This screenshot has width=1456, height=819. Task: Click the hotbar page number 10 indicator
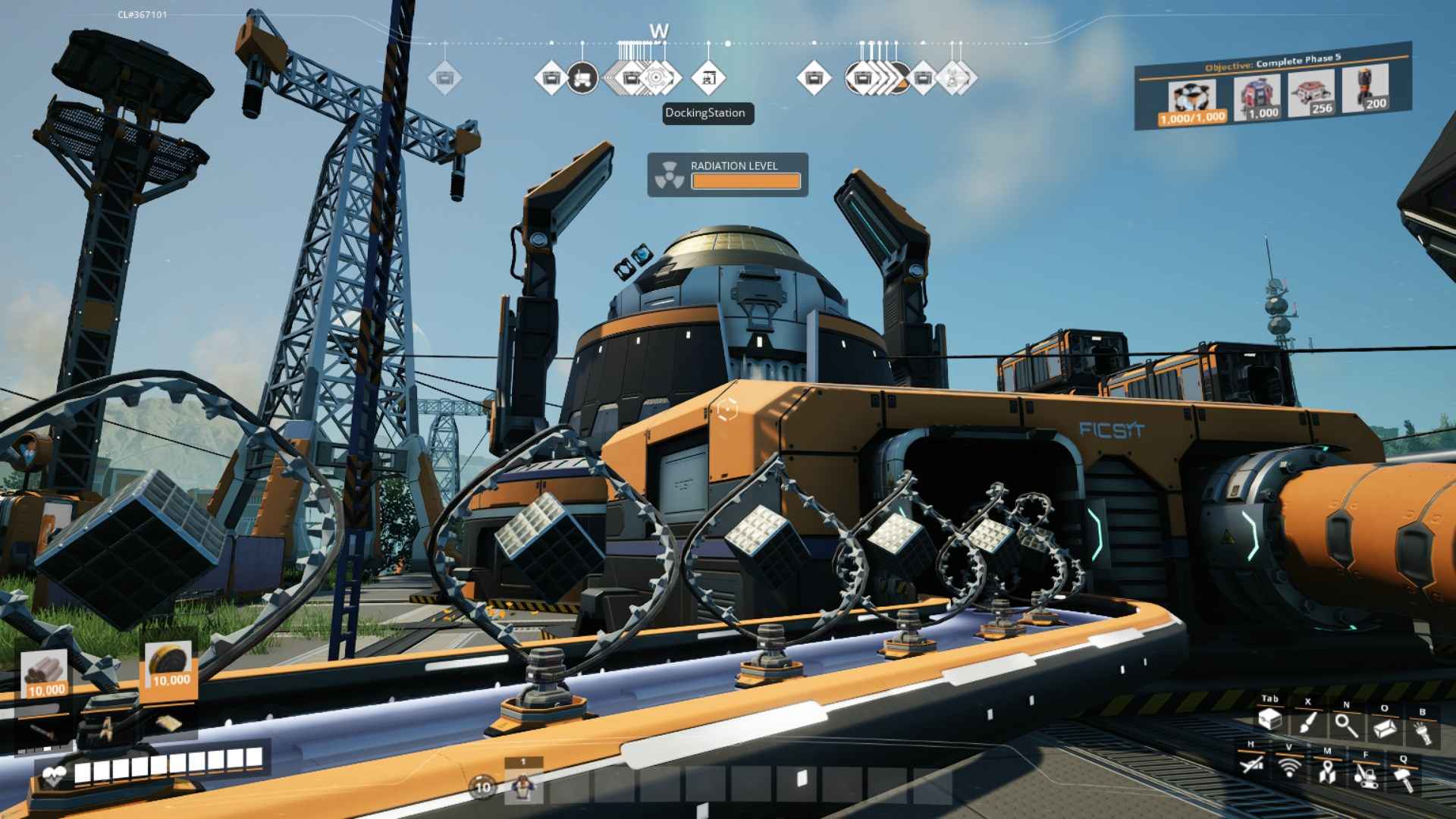pyautogui.click(x=483, y=787)
